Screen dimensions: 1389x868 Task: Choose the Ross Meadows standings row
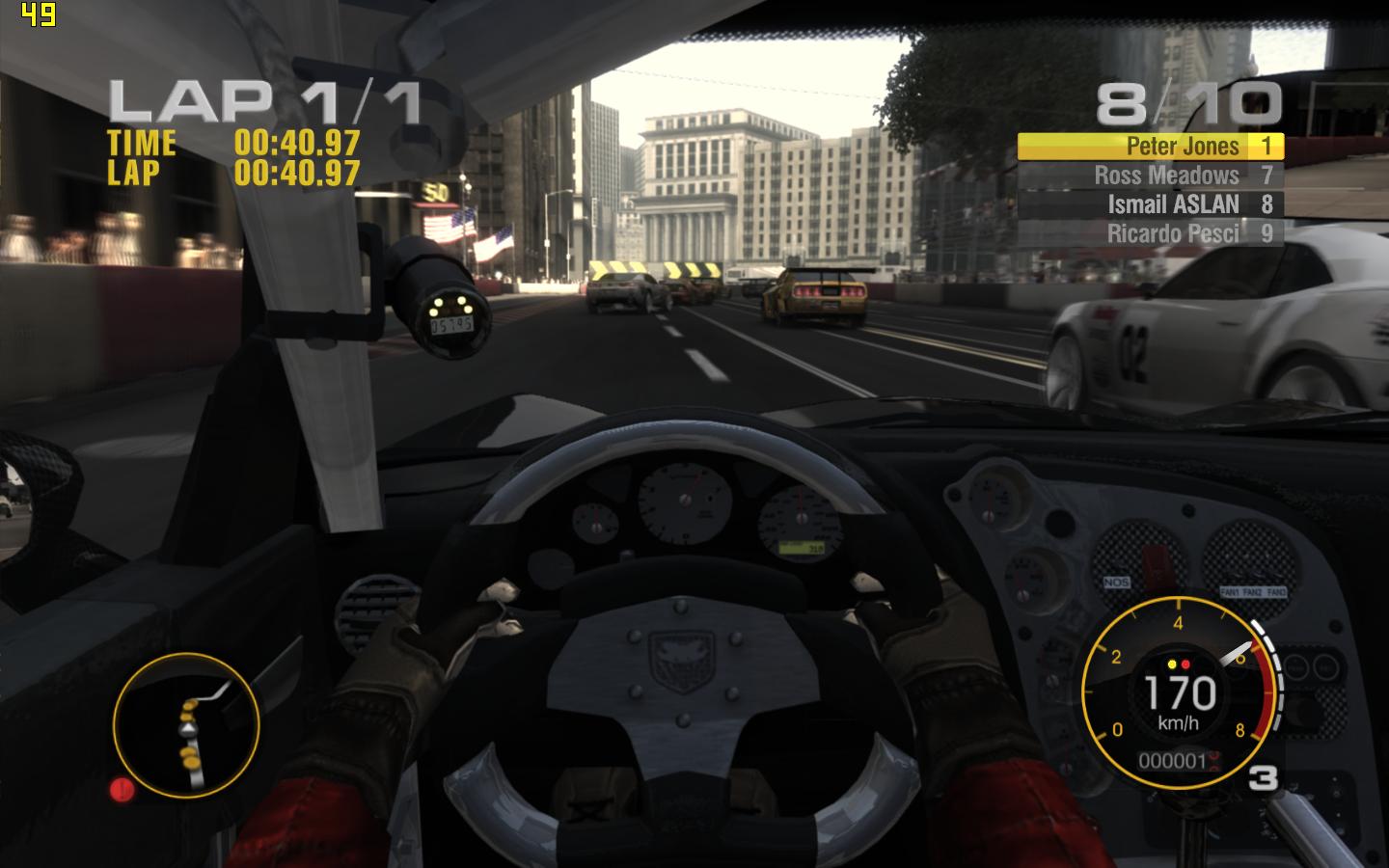point(1150,176)
